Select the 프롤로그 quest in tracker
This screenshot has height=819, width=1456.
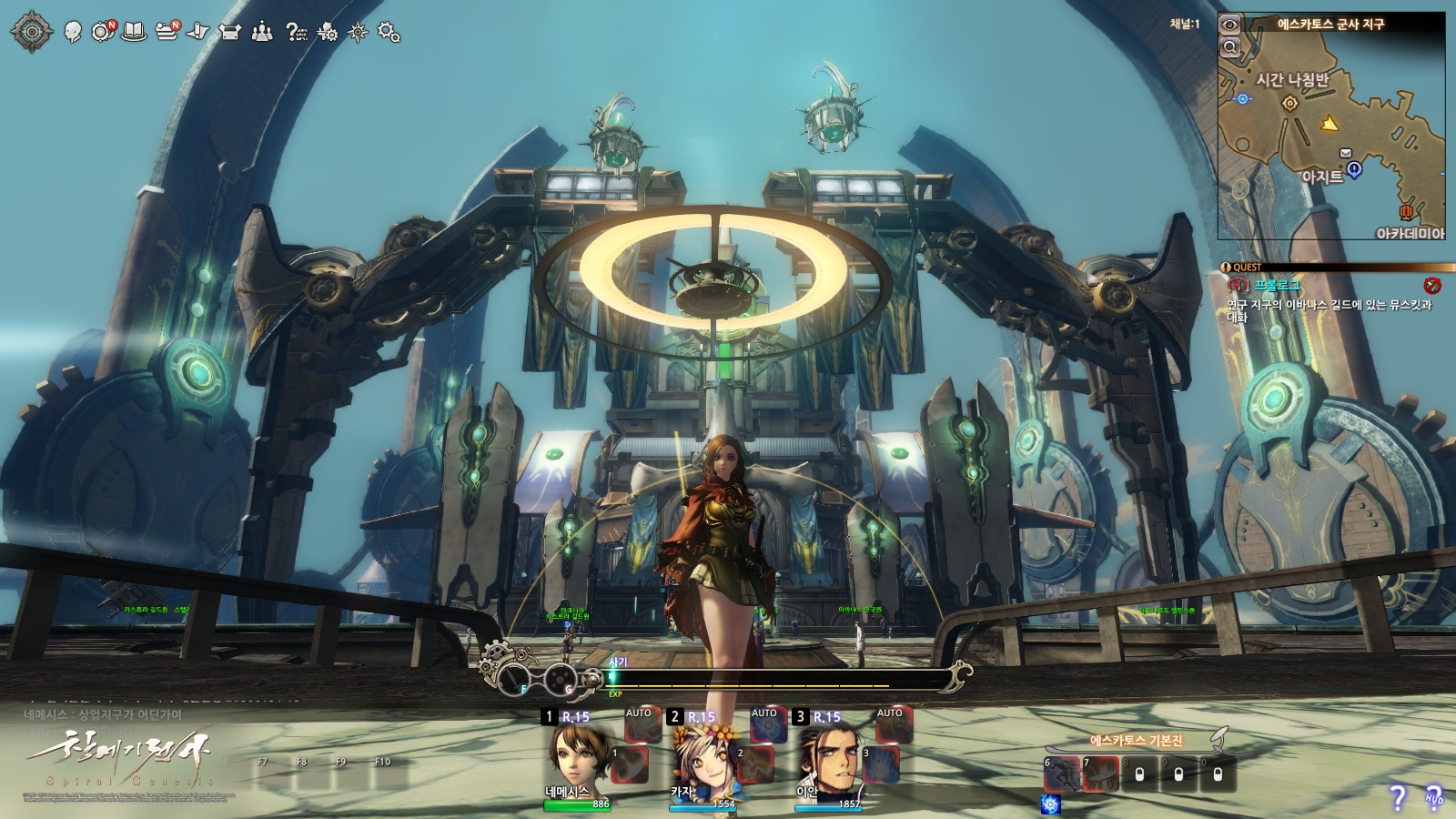click(x=1277, y=286)
